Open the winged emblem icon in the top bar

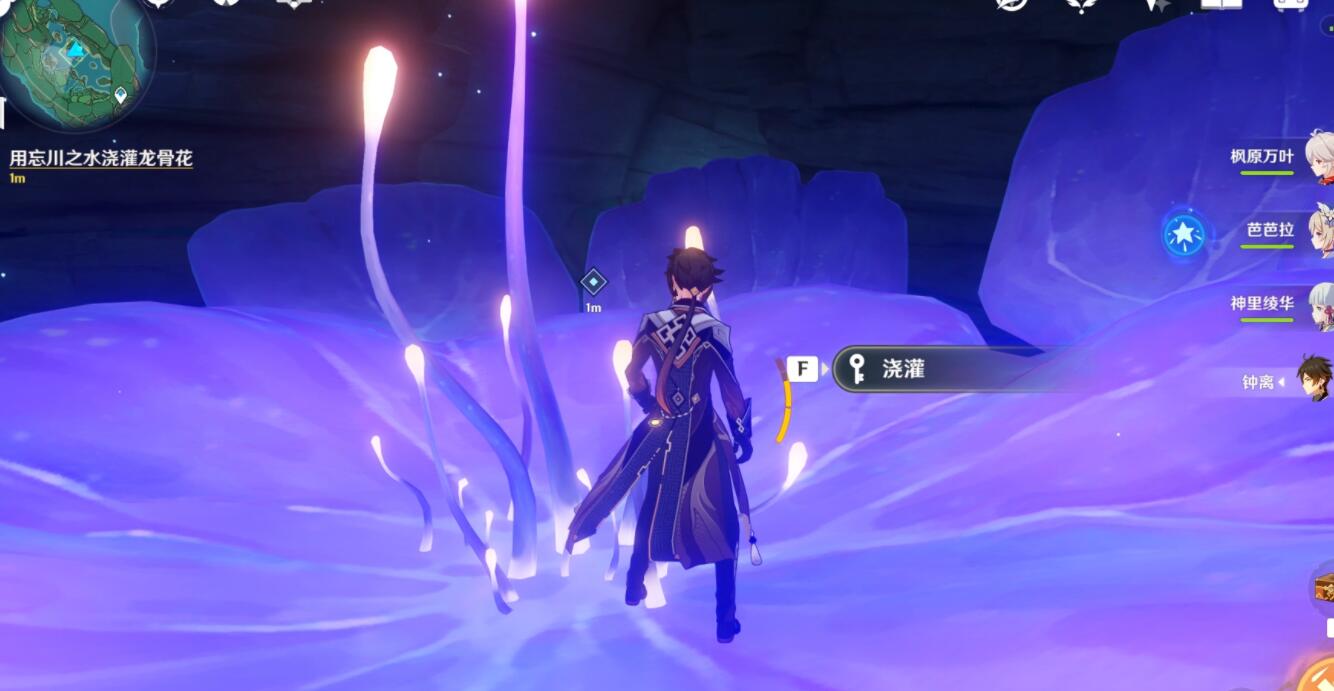[1083, 5]
